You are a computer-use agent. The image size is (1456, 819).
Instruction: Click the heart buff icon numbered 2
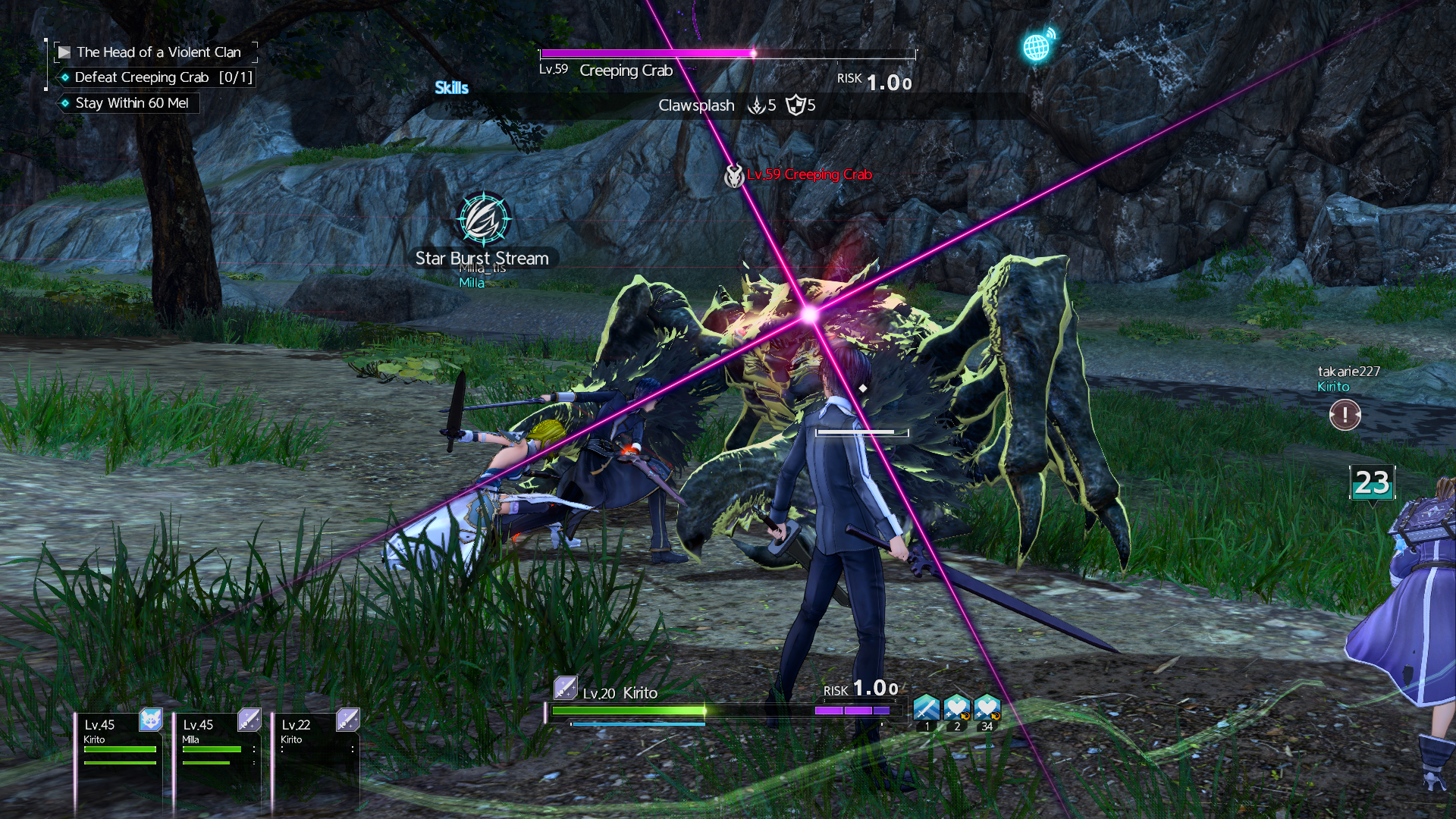(956, 708)
